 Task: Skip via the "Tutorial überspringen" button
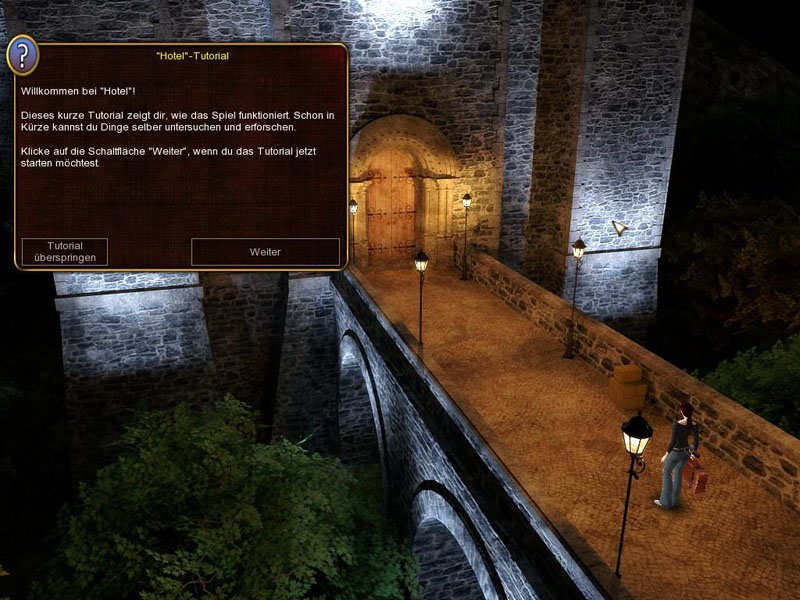65,252
